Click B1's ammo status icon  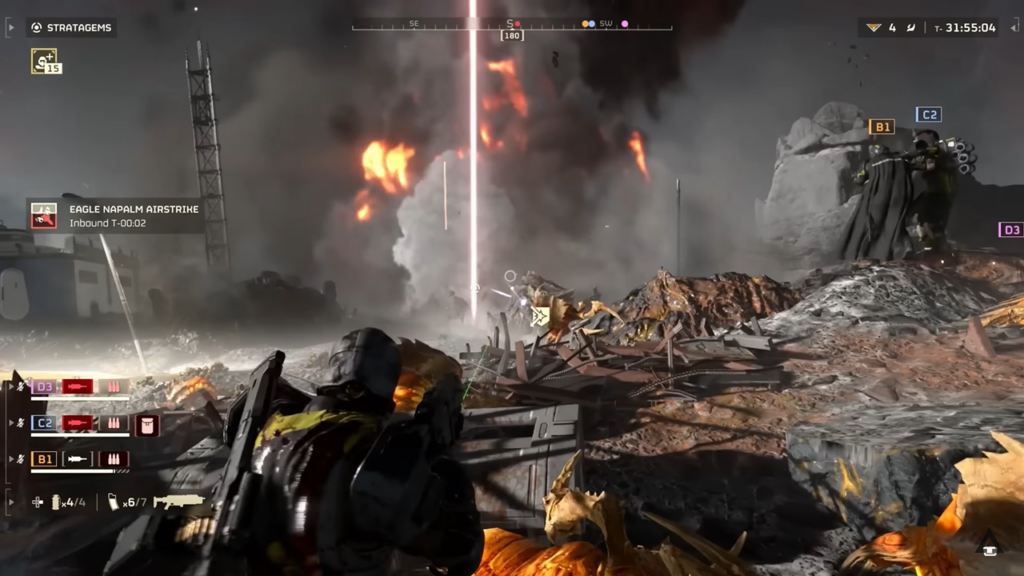tap(113, 459)
